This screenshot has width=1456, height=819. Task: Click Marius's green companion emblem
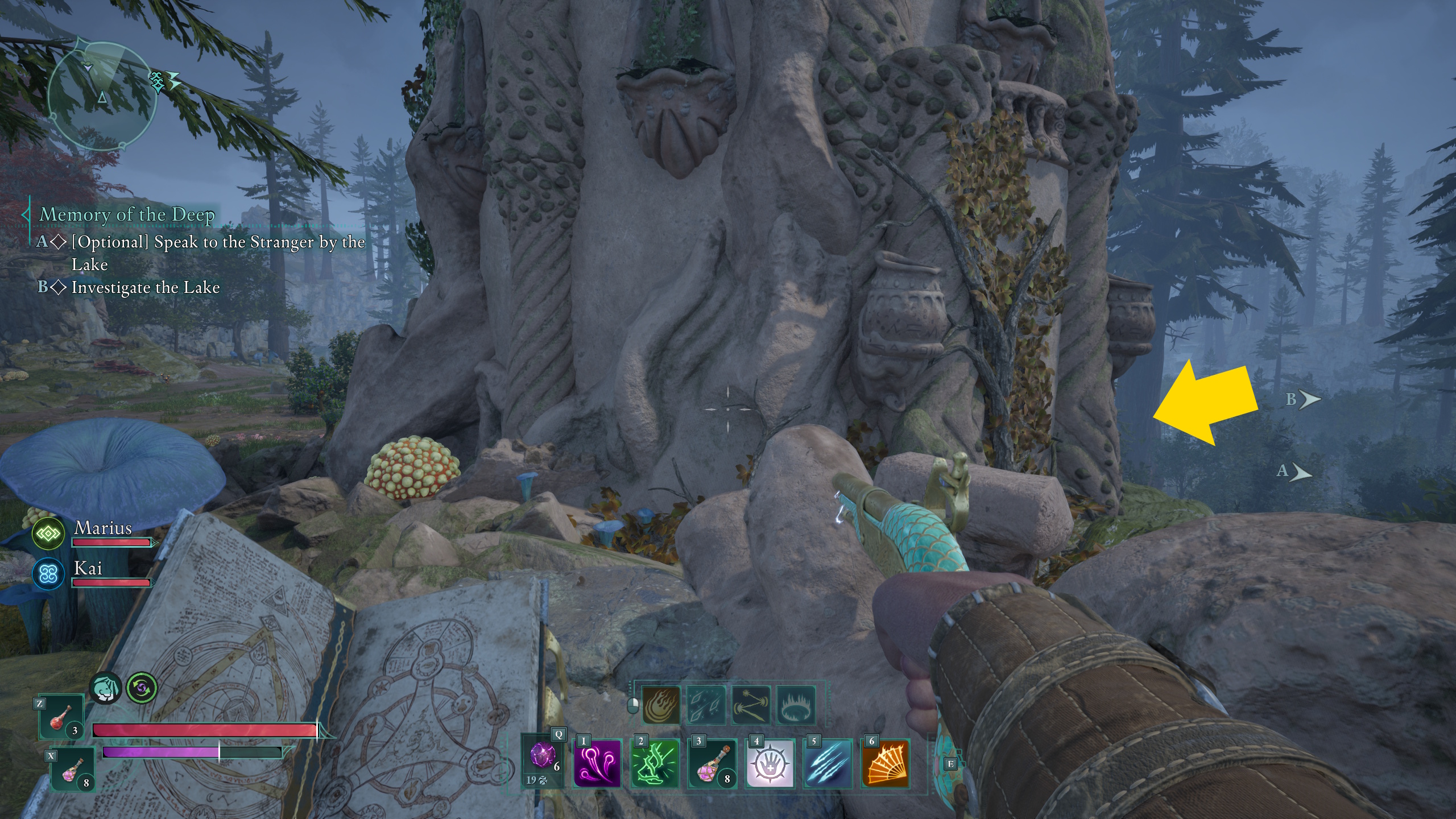tap(48, 533)
